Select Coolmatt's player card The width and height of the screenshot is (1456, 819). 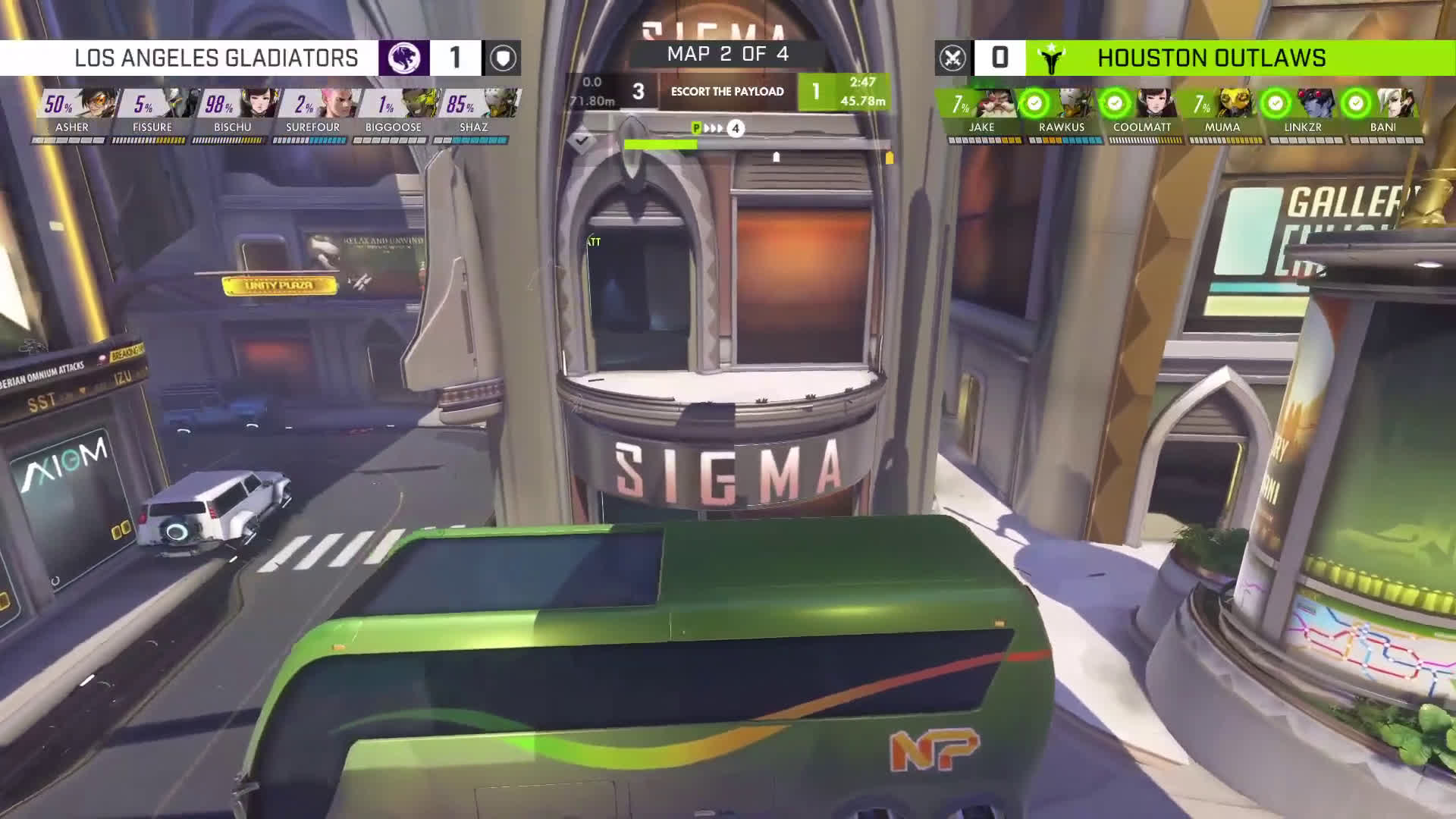1142,115
